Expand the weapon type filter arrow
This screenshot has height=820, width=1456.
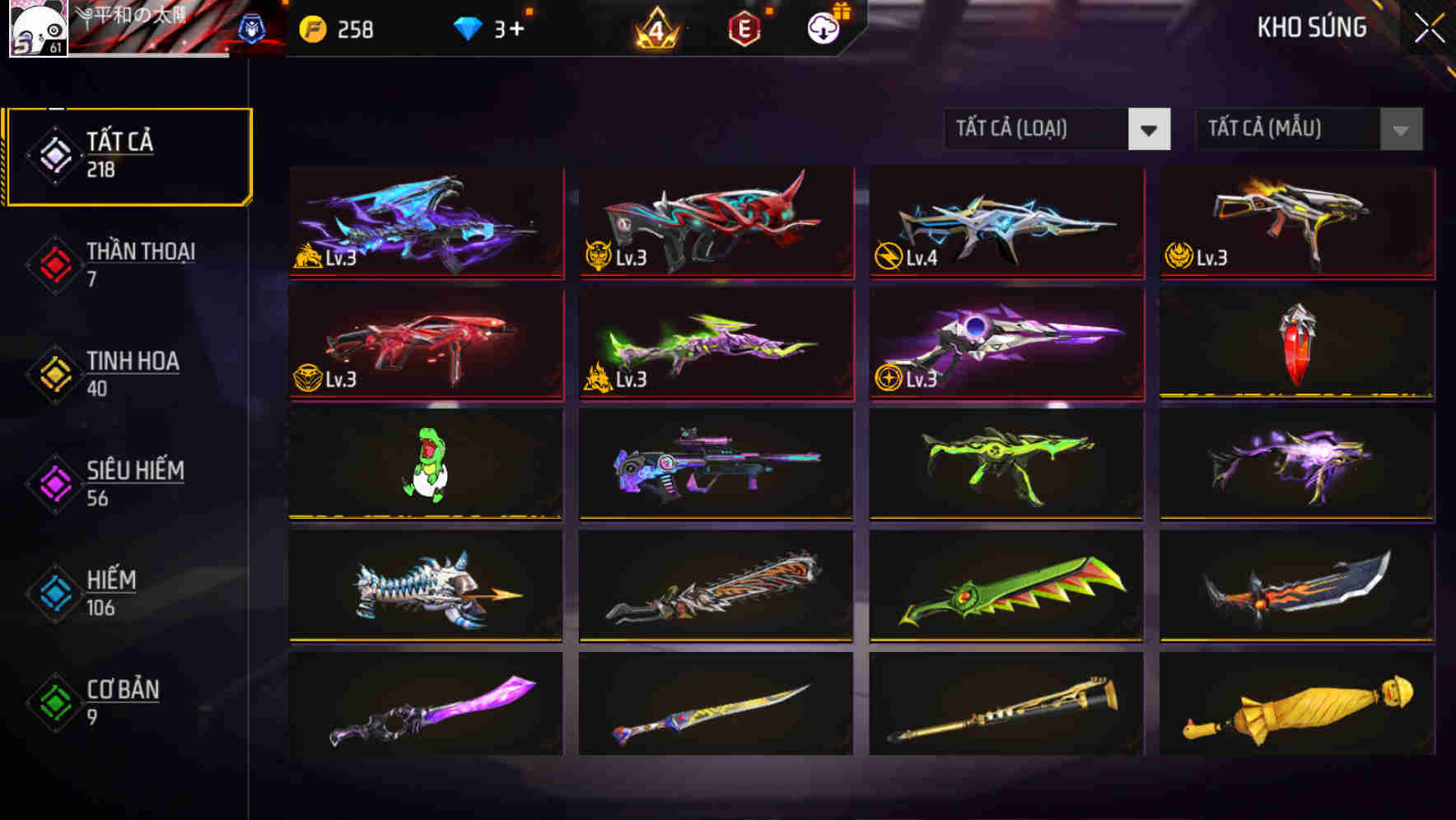click(x=1150, y=129)
